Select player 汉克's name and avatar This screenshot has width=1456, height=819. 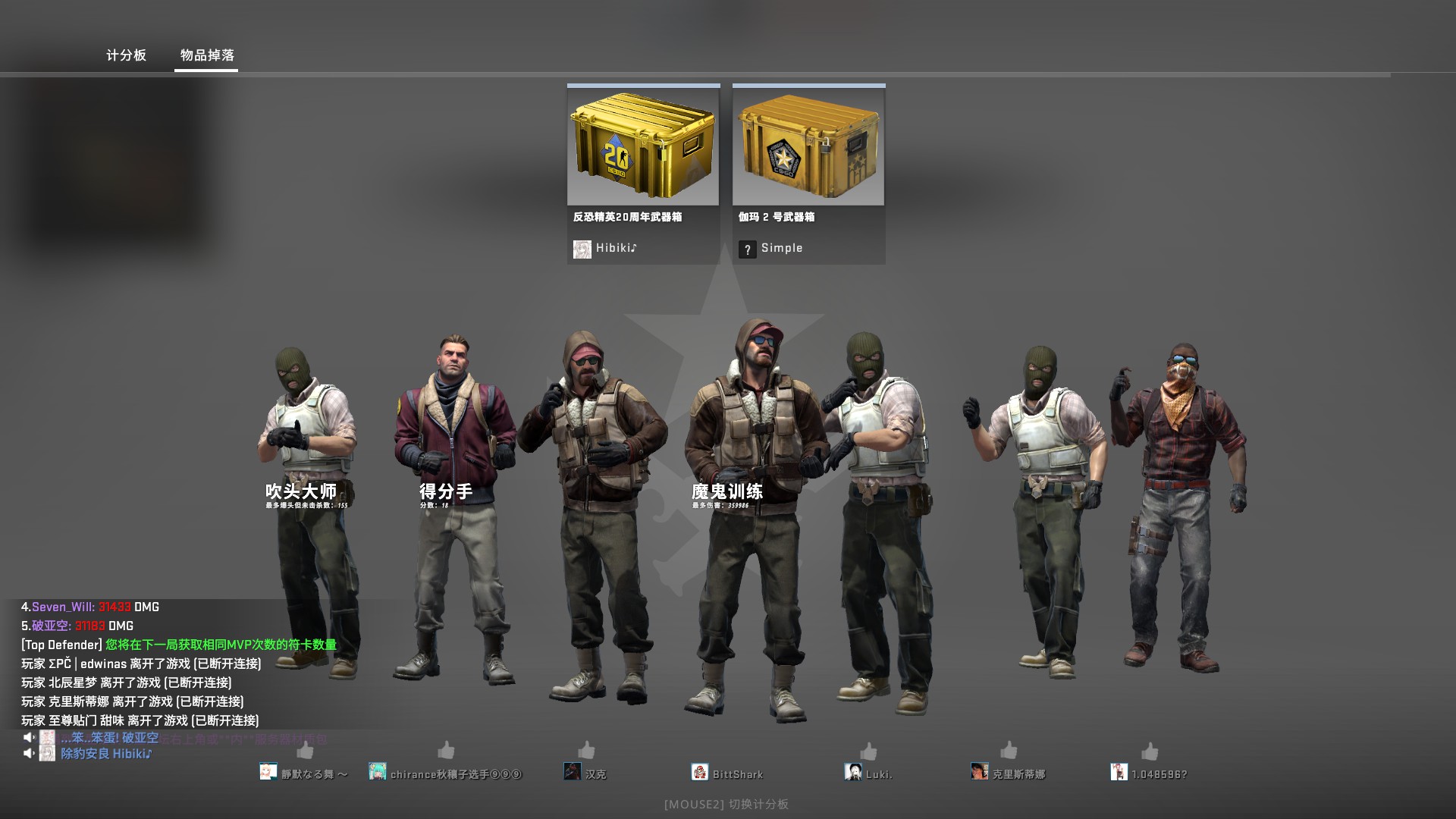[x=585, y=773]
